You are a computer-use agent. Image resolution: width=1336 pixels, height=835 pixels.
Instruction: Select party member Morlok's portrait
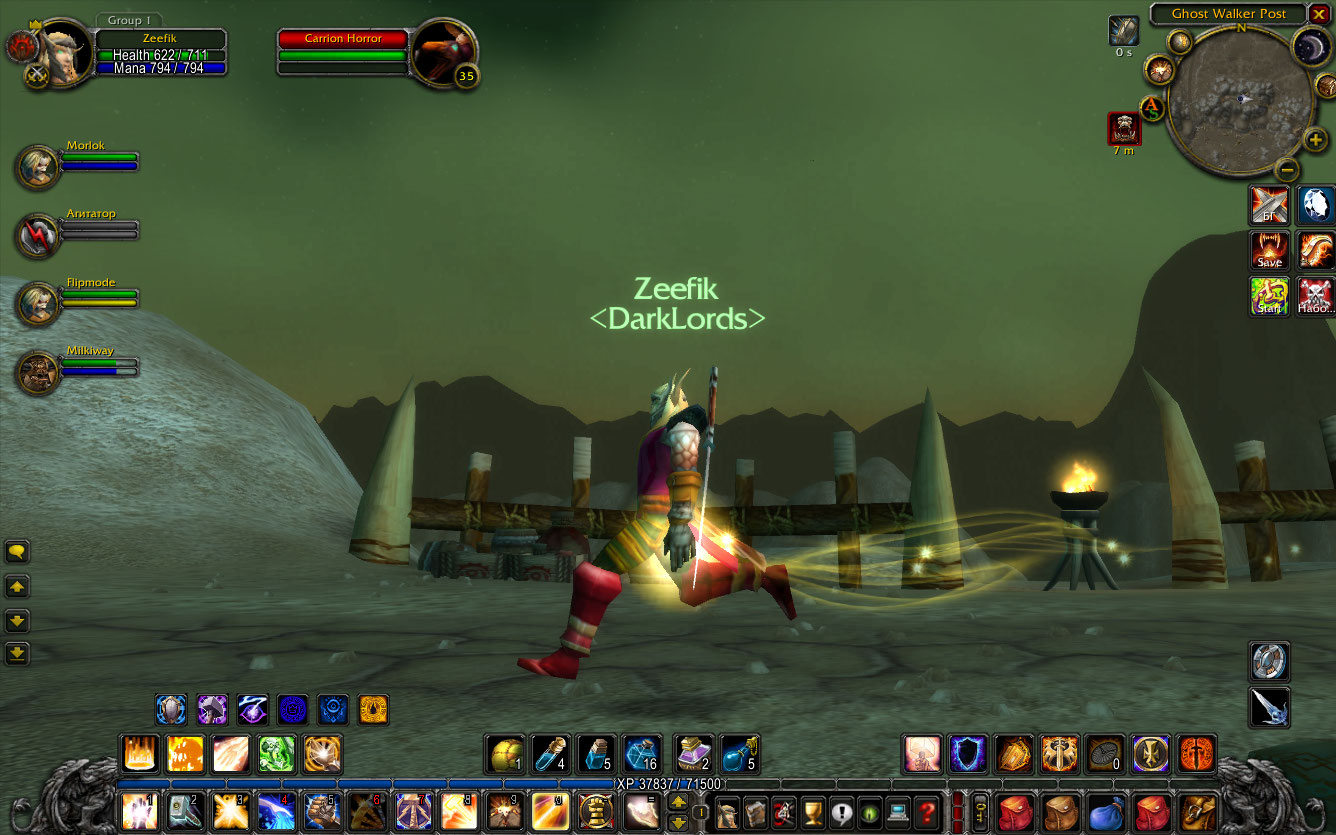38,166
